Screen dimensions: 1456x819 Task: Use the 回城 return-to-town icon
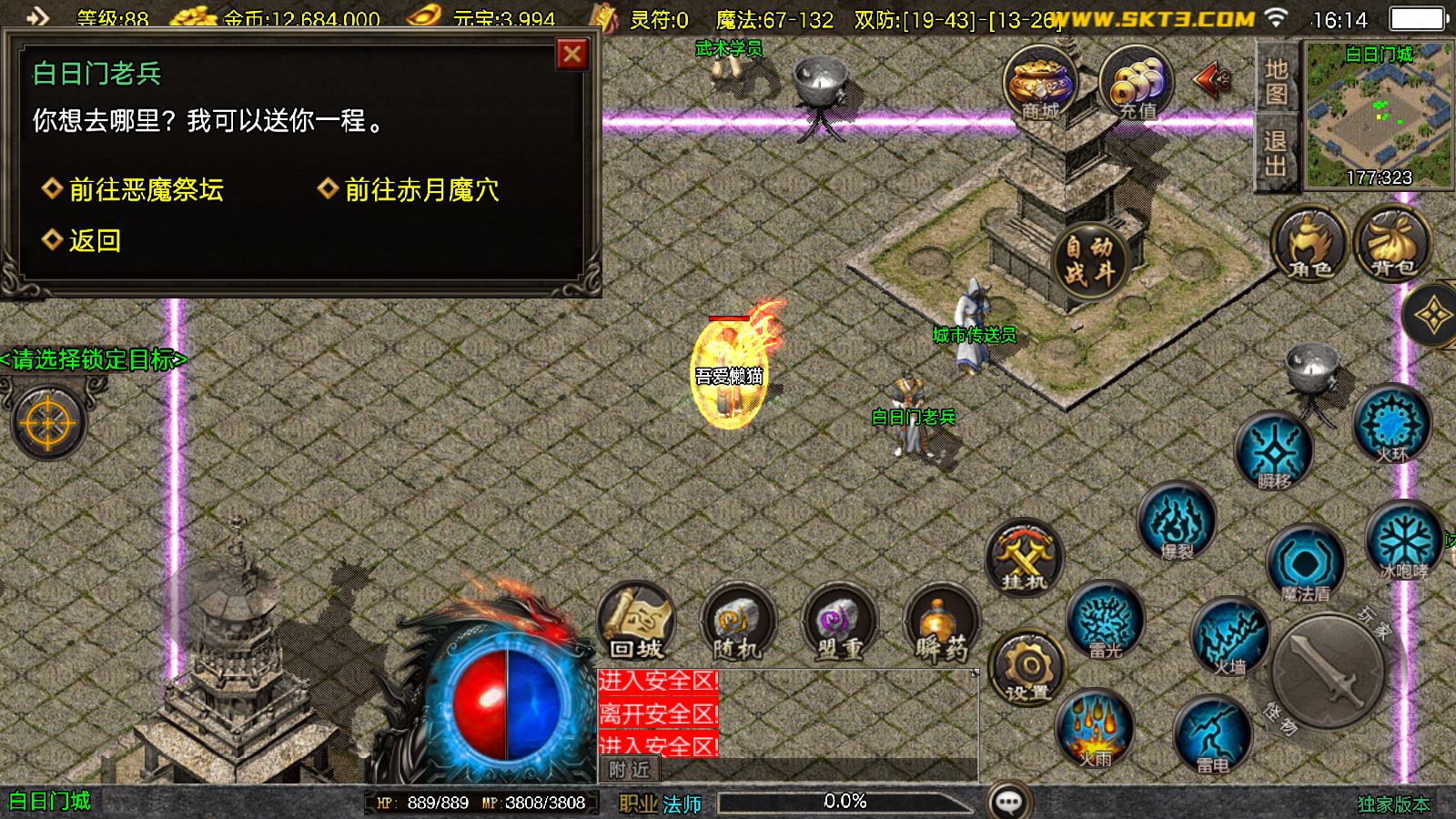[x=637, y=623]
